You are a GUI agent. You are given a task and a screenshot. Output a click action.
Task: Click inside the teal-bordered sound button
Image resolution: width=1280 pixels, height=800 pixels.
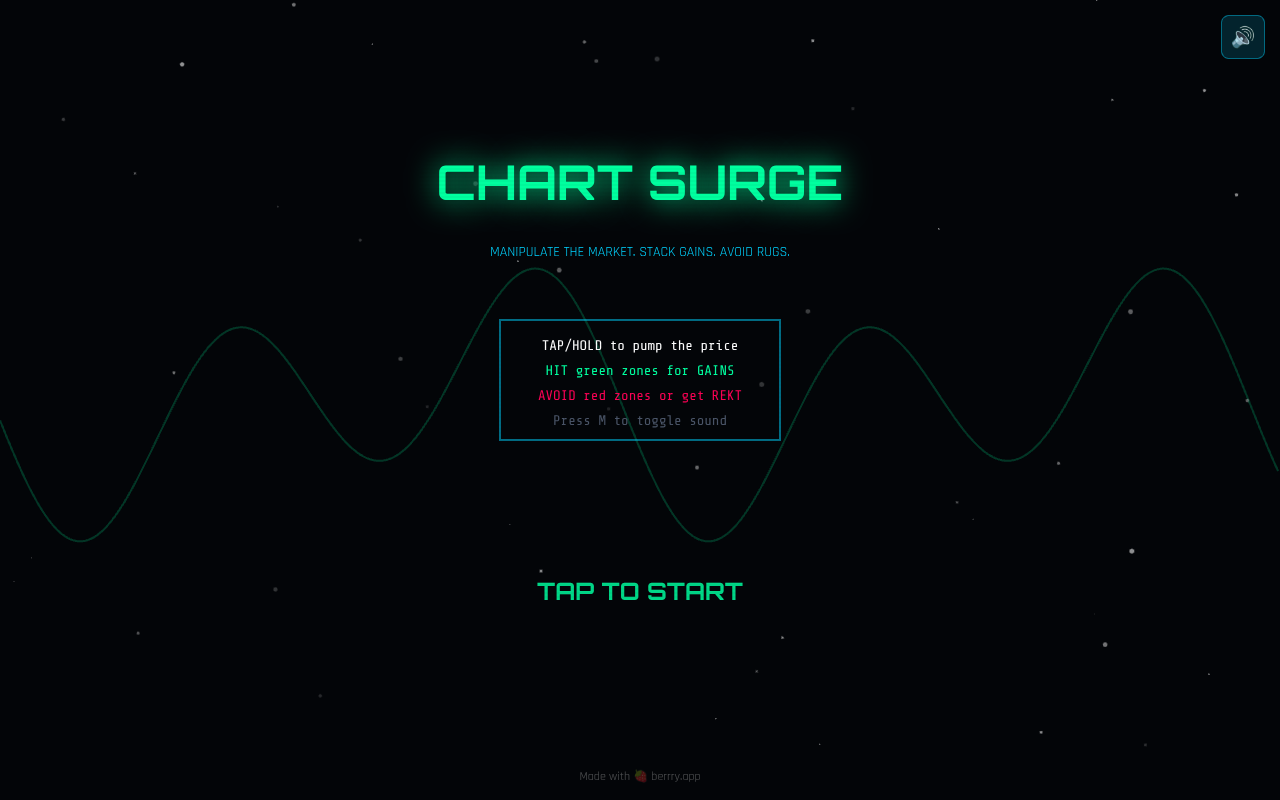click(x=1242, y=36)
